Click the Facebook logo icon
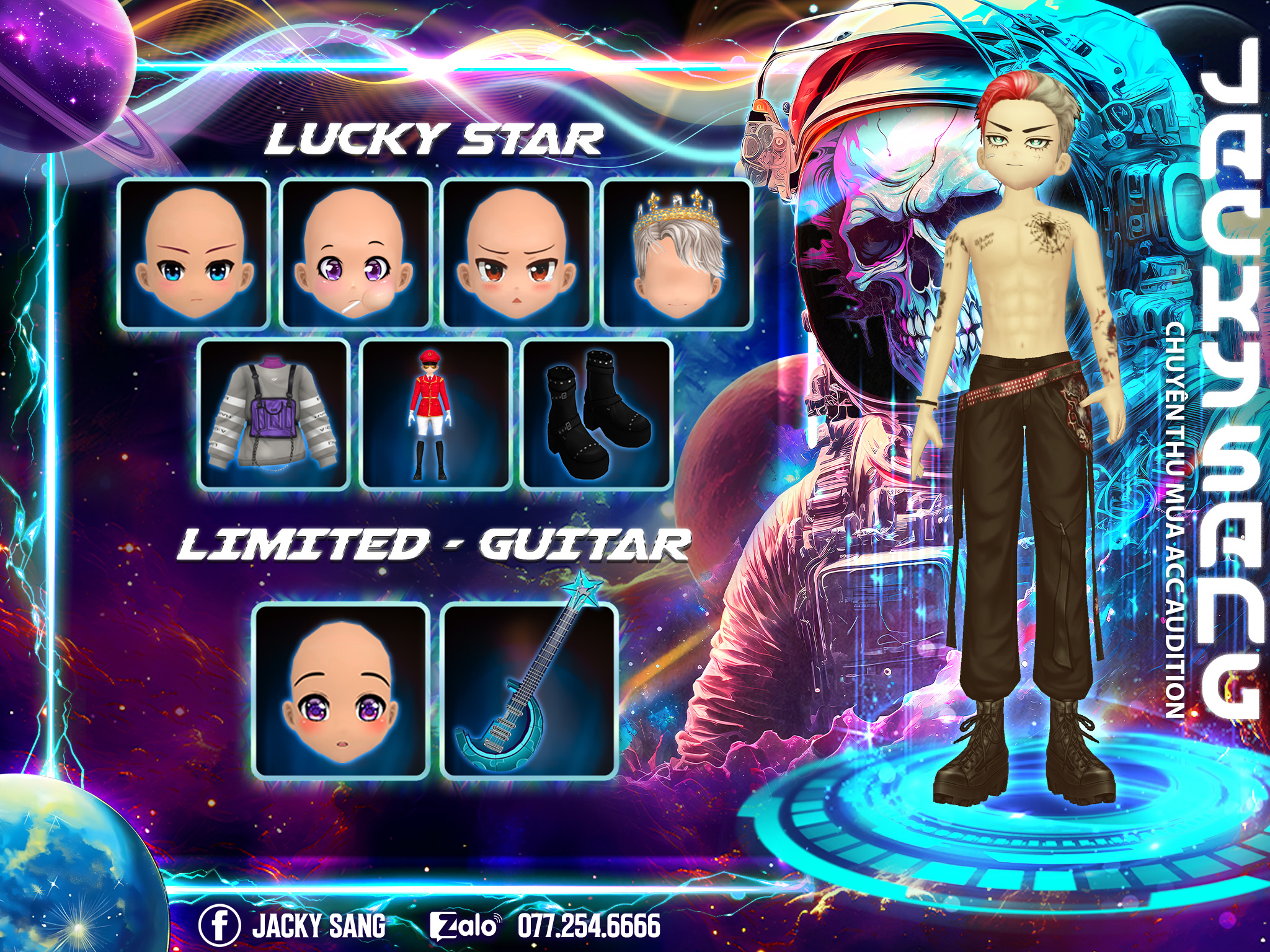The height and width of the screenshot is (952, 1270). (220, 925)
